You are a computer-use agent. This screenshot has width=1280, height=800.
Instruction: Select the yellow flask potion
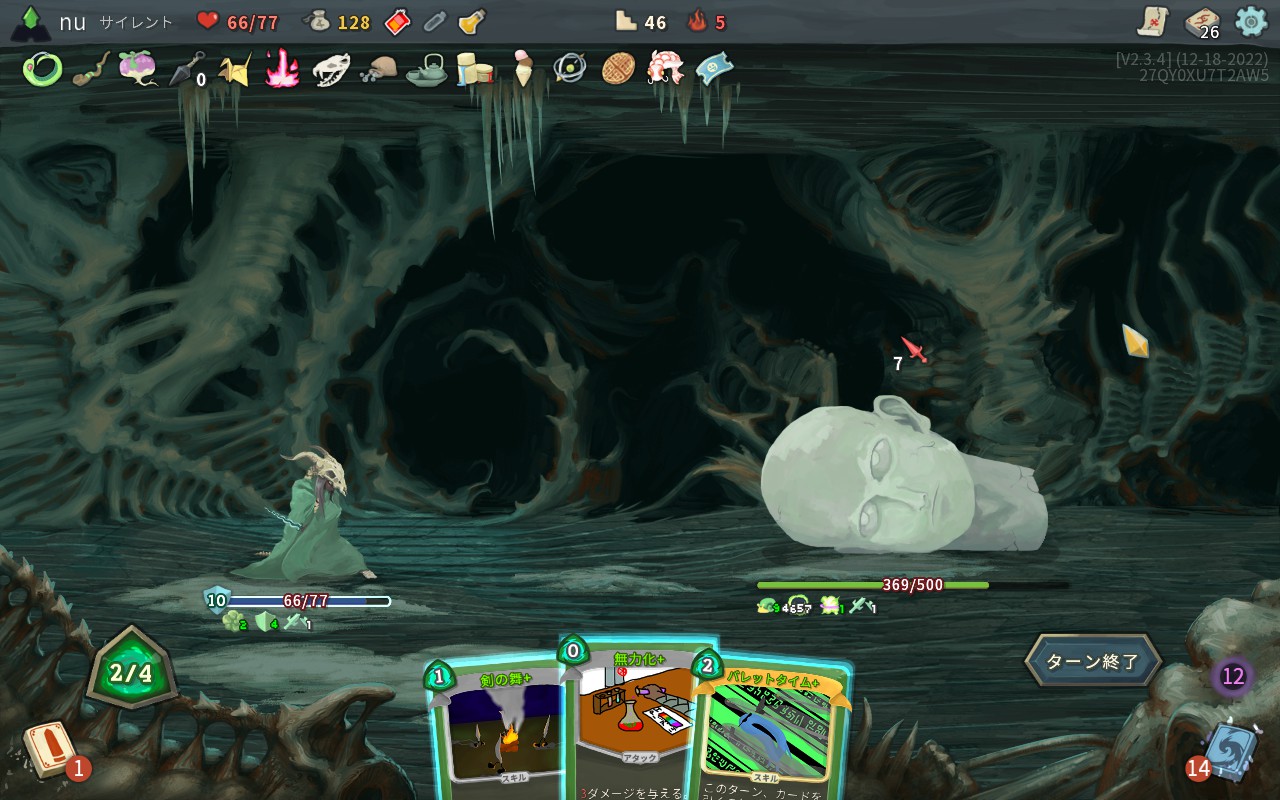(471, 22)
